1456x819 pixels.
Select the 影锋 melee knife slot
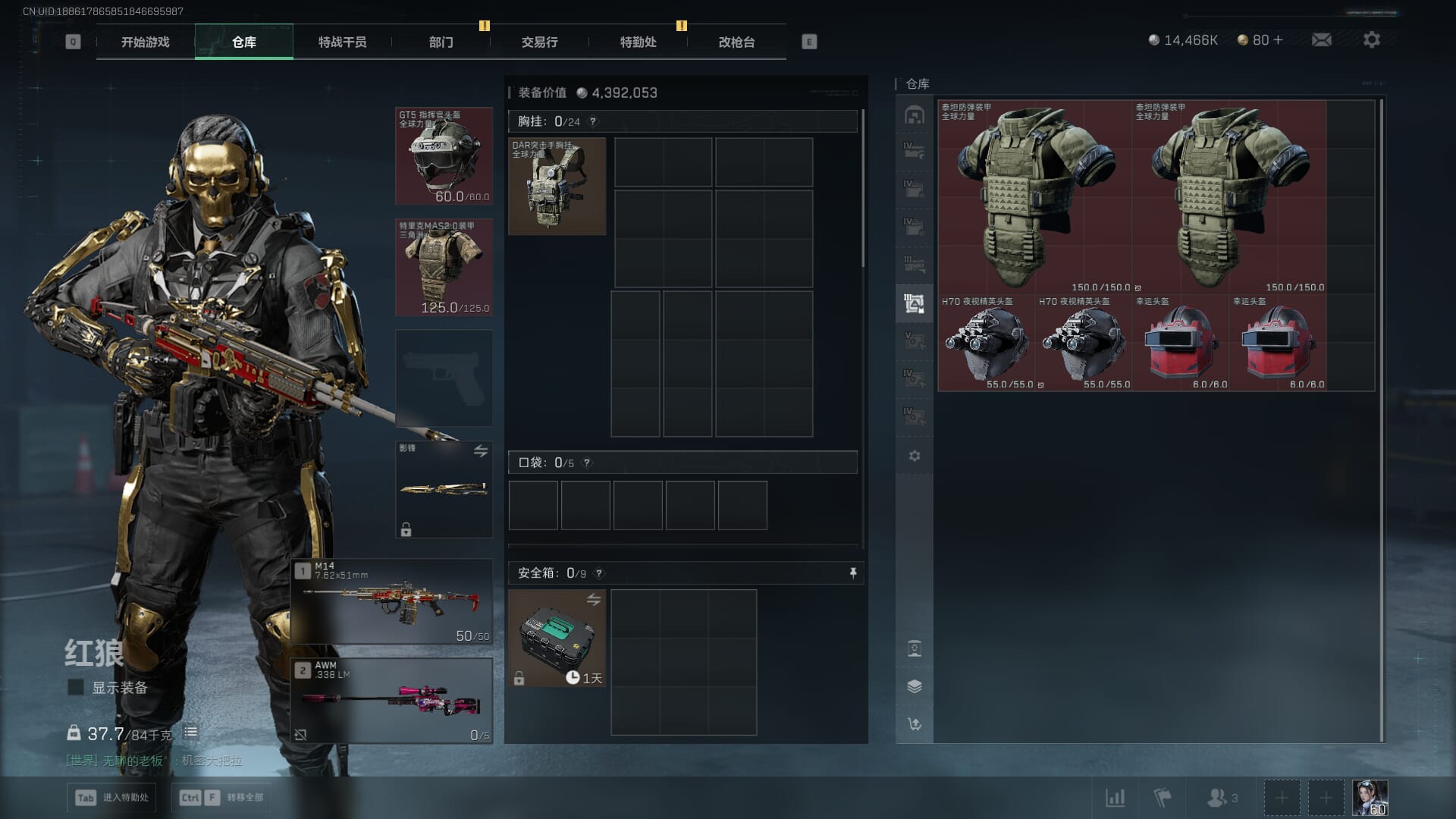pyautogui.click(x=444, y=489)
